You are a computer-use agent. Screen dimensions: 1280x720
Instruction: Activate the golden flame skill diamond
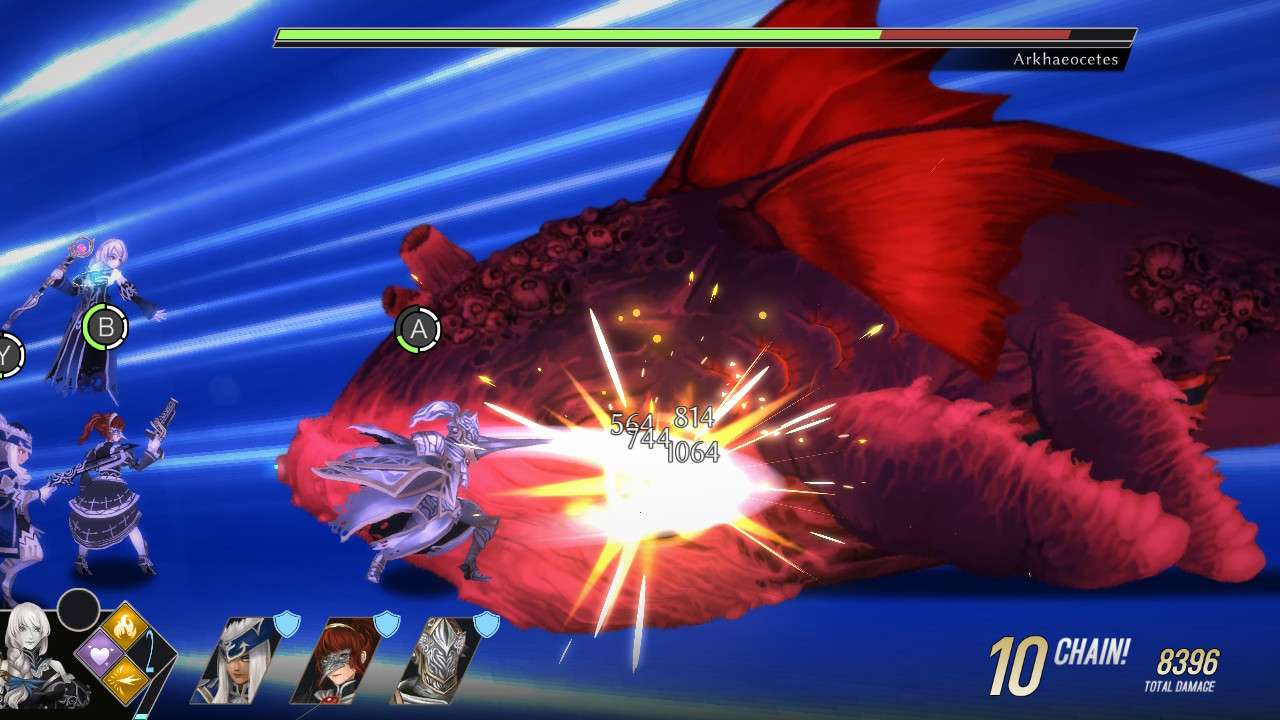click(126, 627)
